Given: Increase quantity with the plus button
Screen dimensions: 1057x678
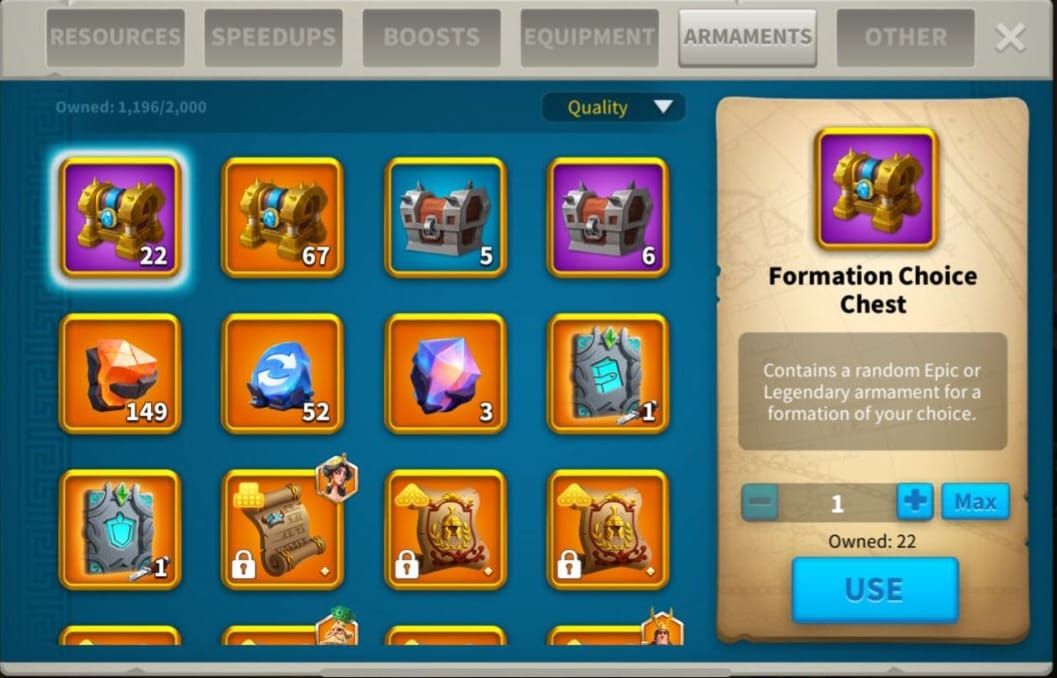Looking at the screenshot, I should pyautogui.click(x=914, y=502).
